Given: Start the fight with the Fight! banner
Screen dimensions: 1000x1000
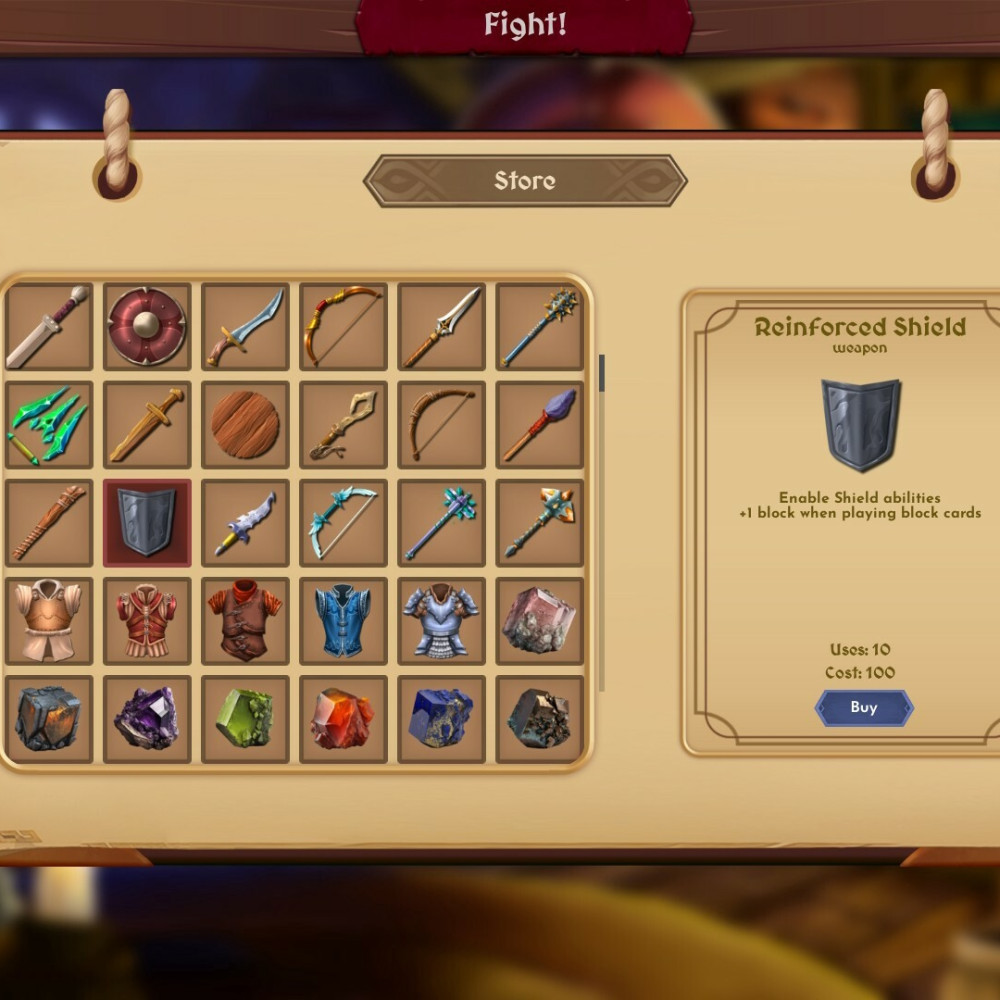Looking at the screenshot, I should click(x=525, y=25).
